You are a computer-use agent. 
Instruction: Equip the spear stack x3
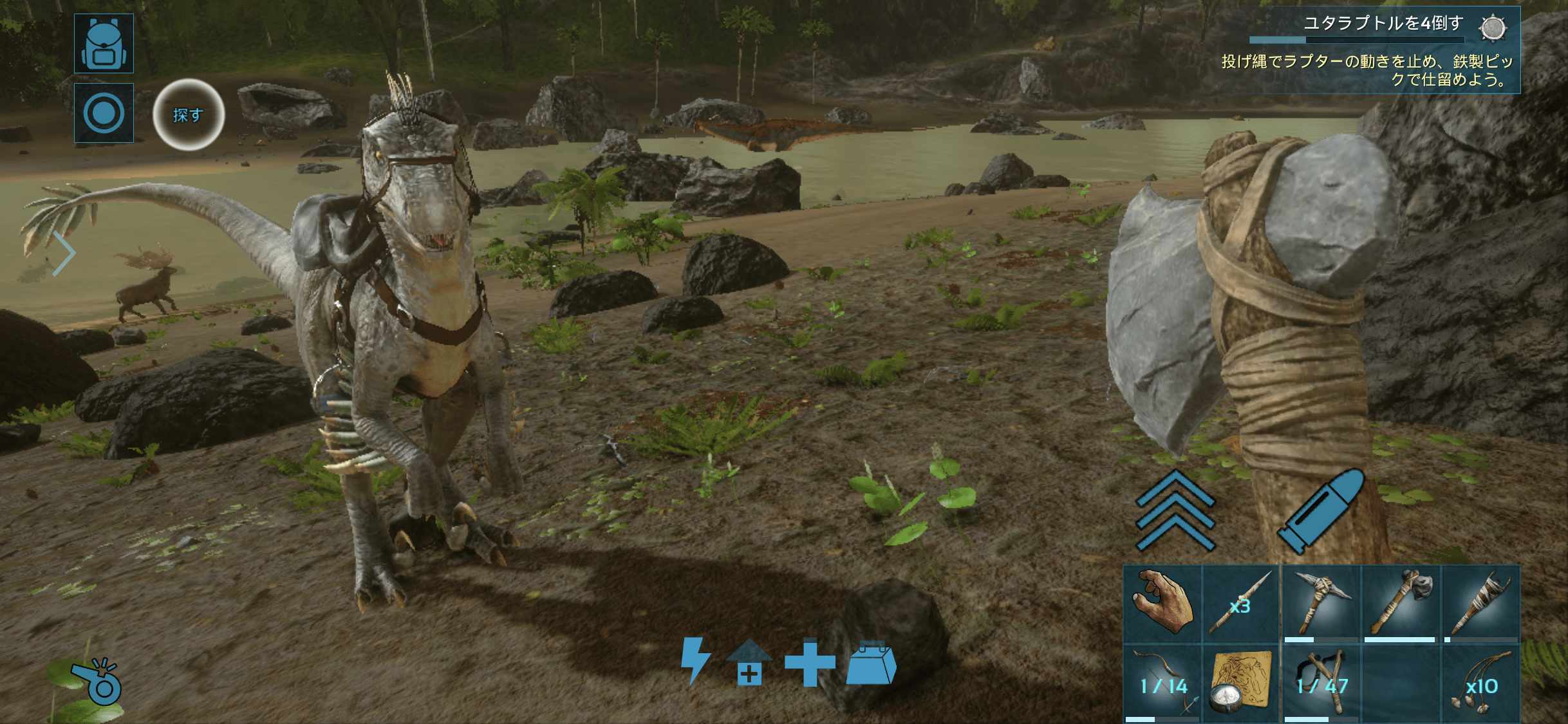pos(1241,604)
